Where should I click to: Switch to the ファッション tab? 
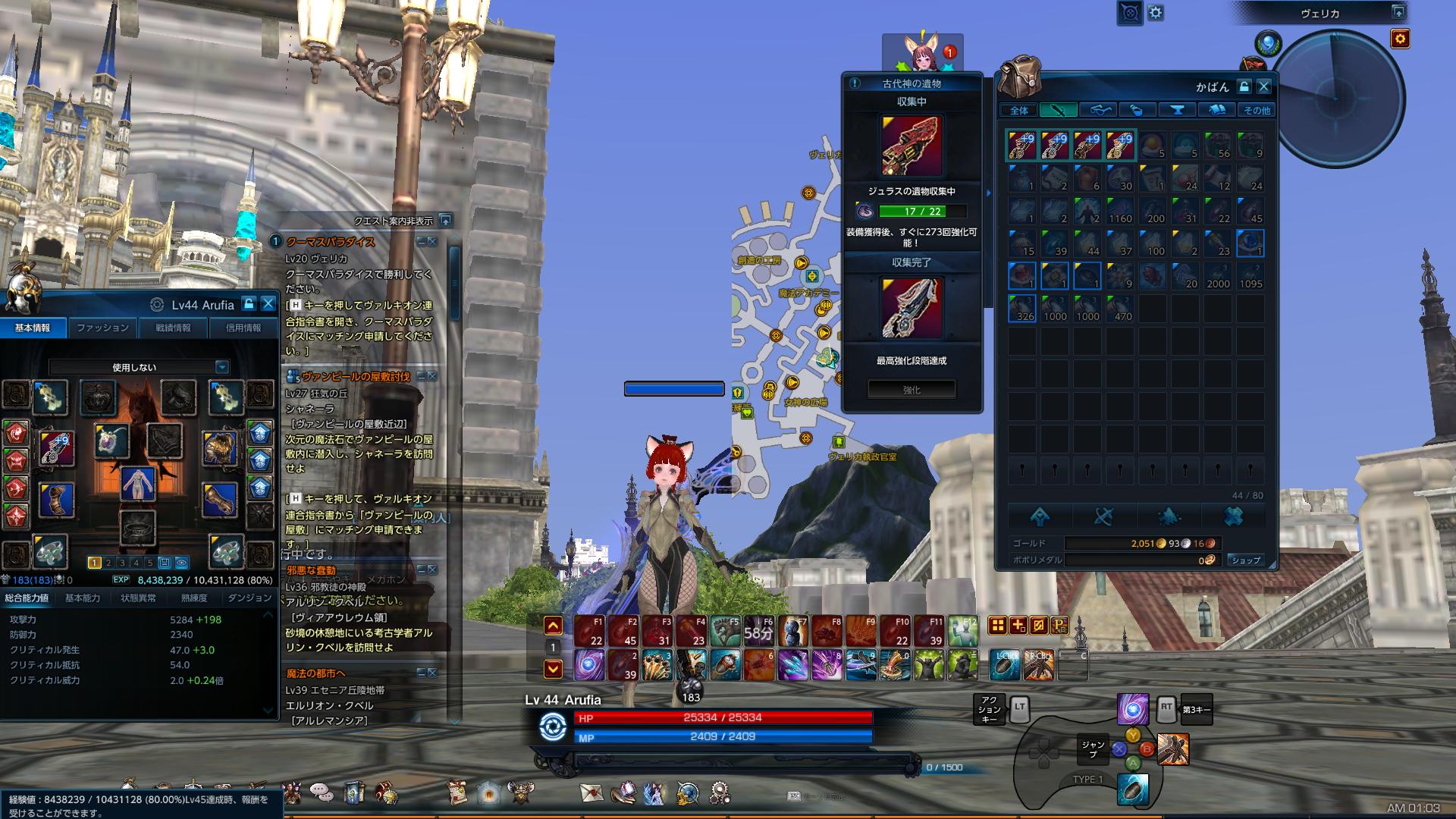tap(102, 328)
